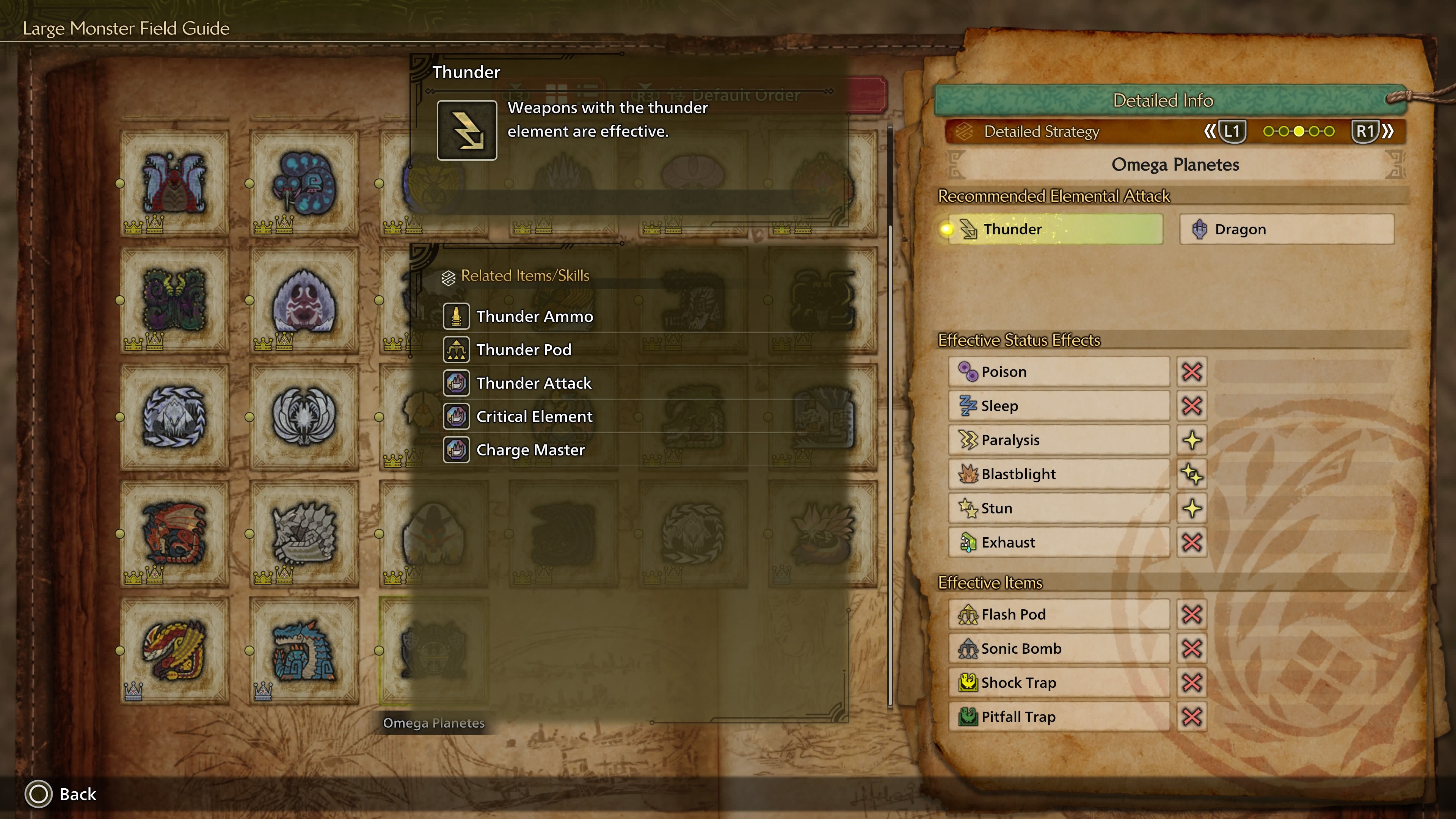The image size is (1456, 819).
Task: Choose the Thunder Attack skill entry
Action: point(533,383)
